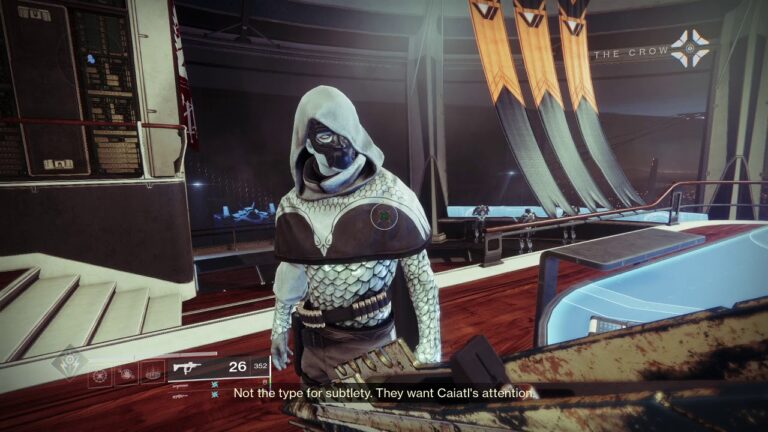768x432 pixels.
Task: Select the Super ability diamond icon
Action: coord(69,362)
